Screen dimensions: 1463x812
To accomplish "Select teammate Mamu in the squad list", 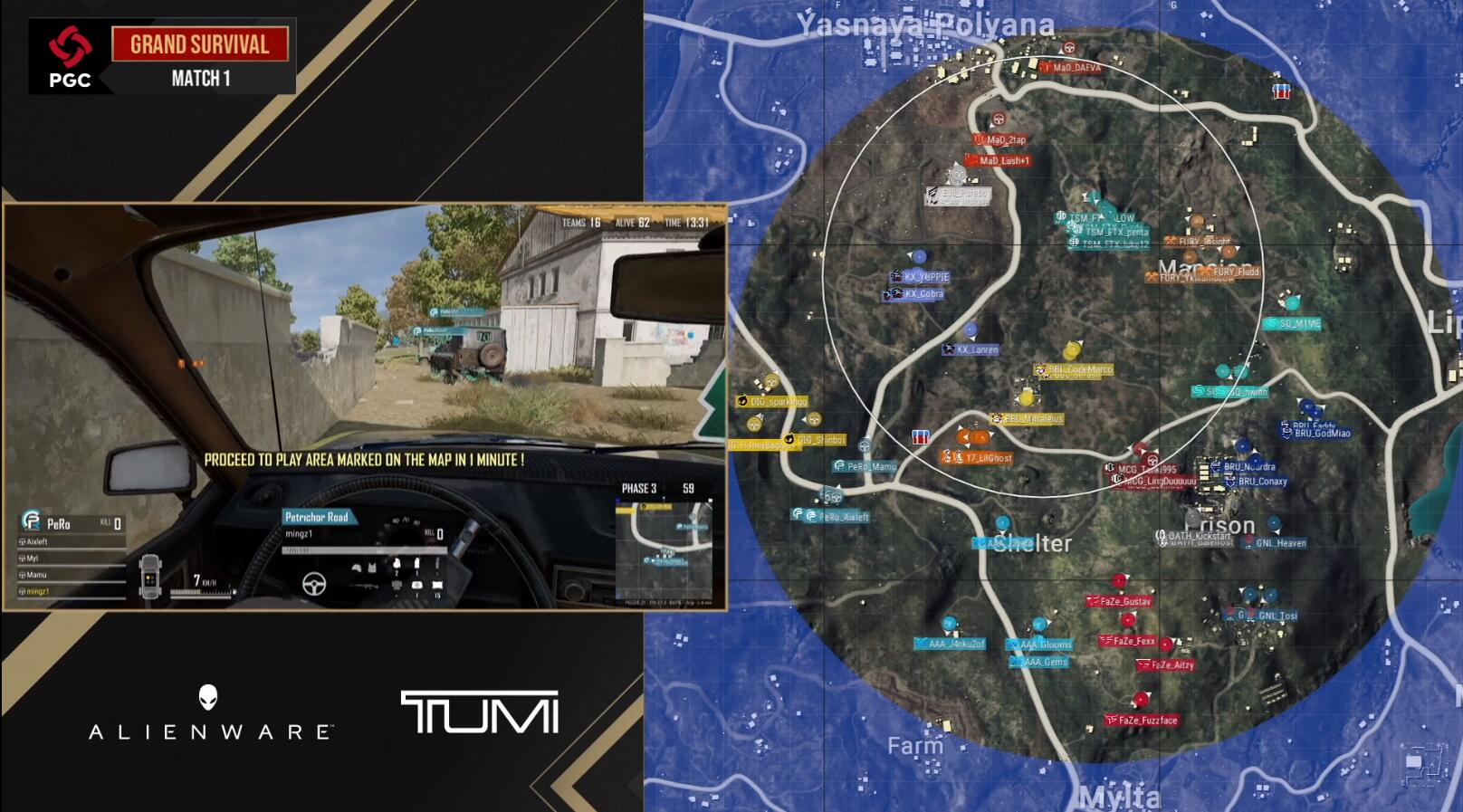I will pyautogui.click(x=36, y=575).
